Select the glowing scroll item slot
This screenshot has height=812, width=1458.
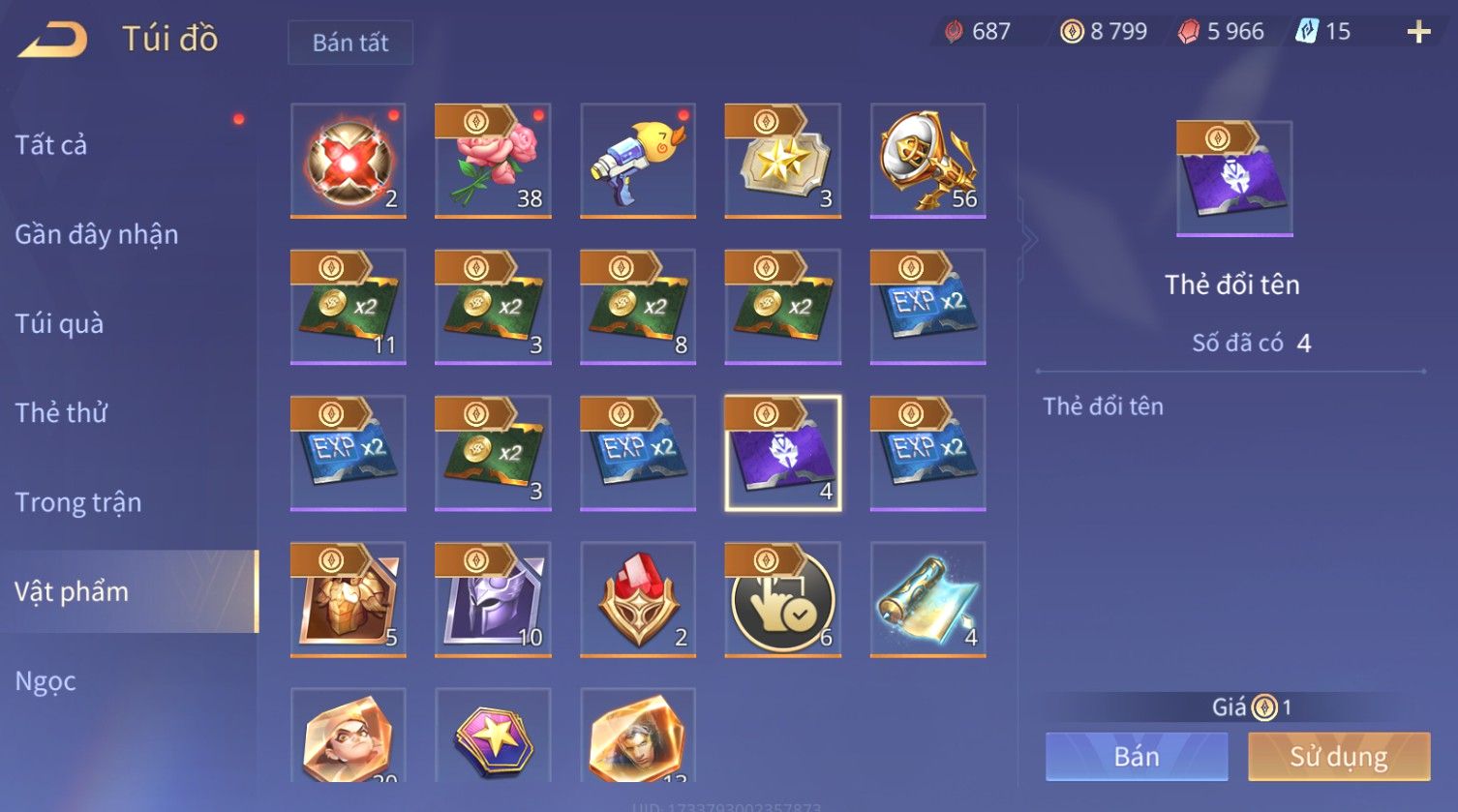[x=927, y=599]
